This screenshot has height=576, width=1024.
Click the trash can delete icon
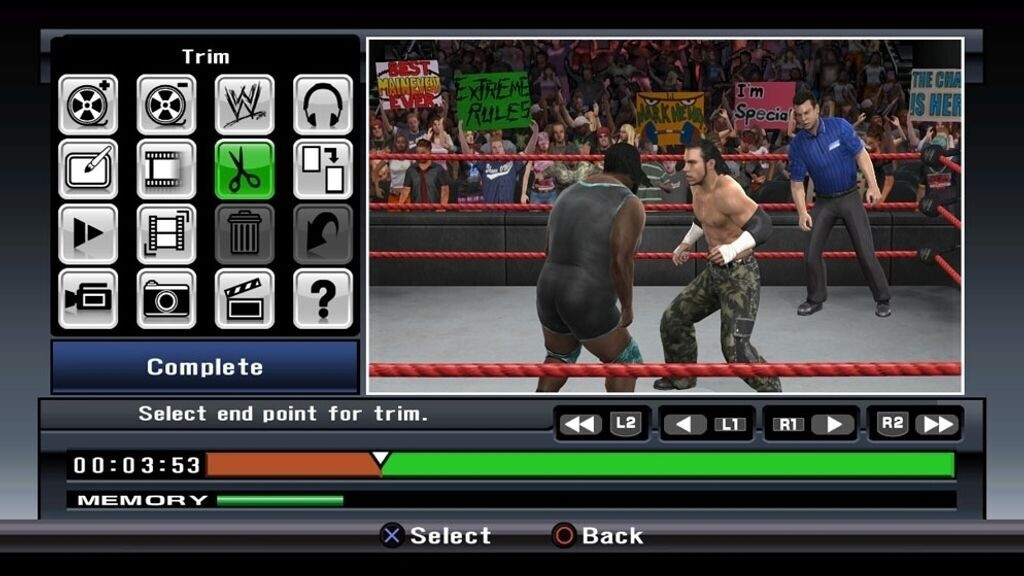[x=244, y=234]
